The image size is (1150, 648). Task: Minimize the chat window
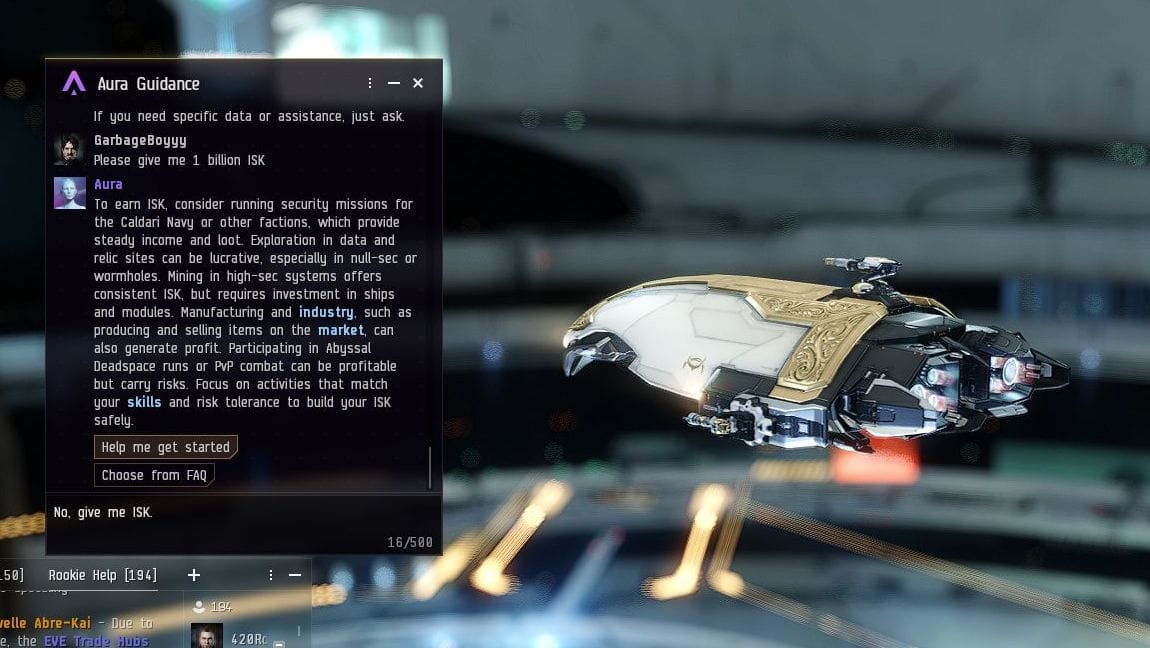(295, 575)
